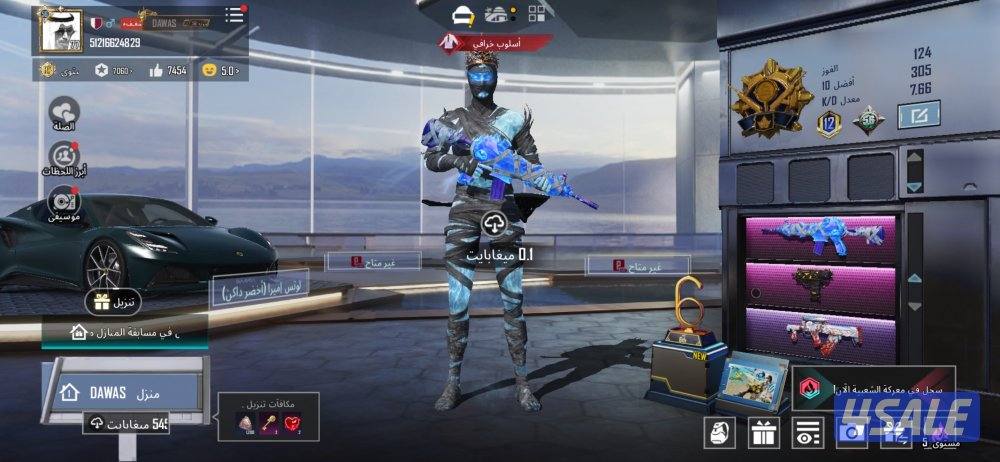Select the blue glacier rifle showcase slot
Screen dimensions: 1000x462
820,236
